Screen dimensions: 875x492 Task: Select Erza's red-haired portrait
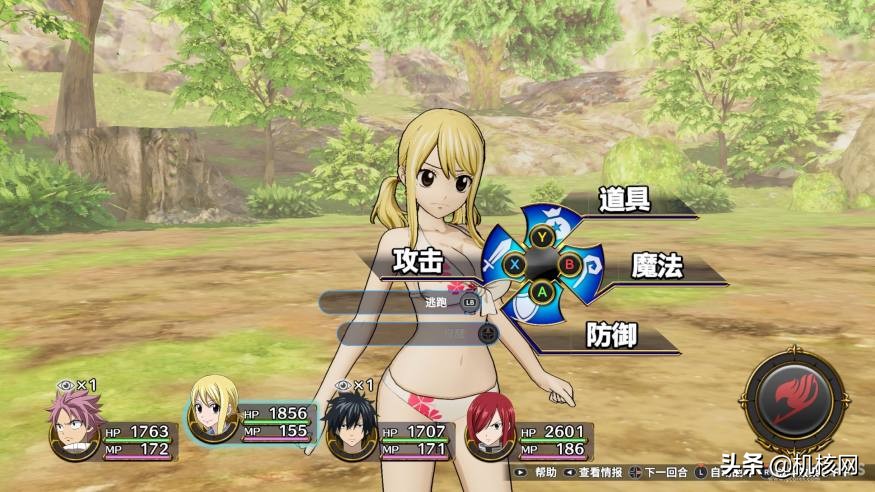point(488,426)
